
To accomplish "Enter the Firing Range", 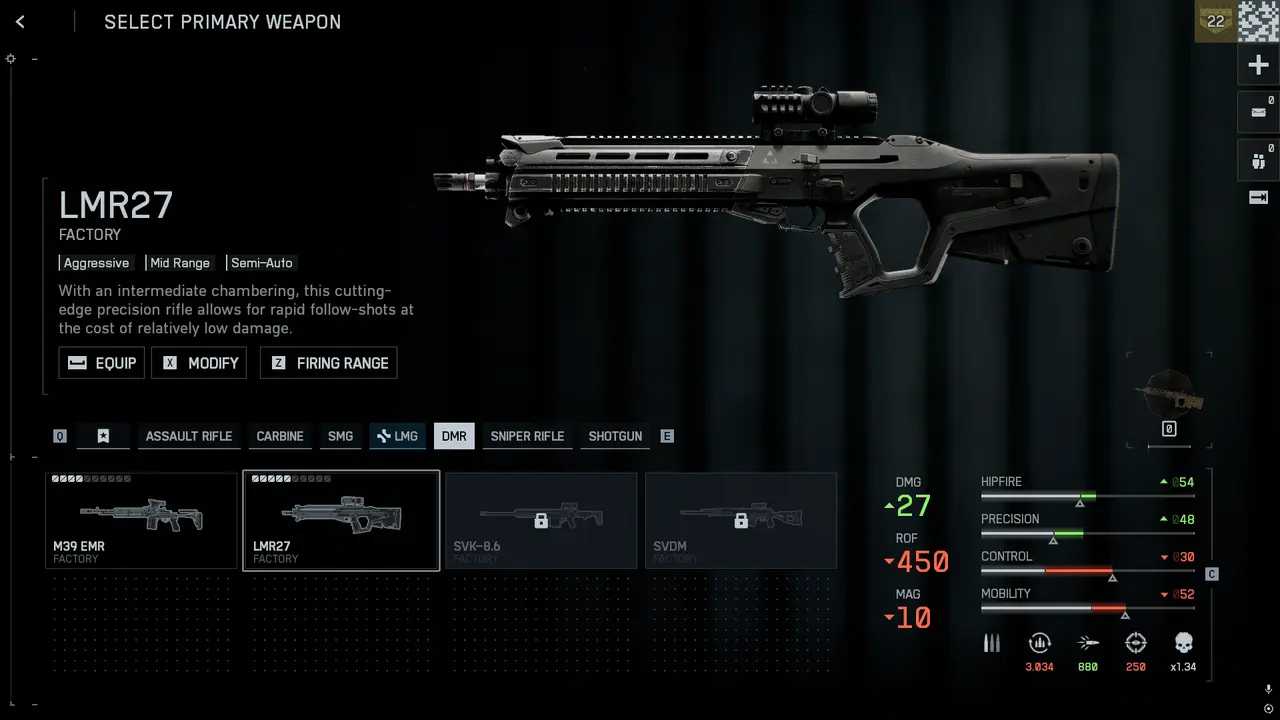I will 329,363.
